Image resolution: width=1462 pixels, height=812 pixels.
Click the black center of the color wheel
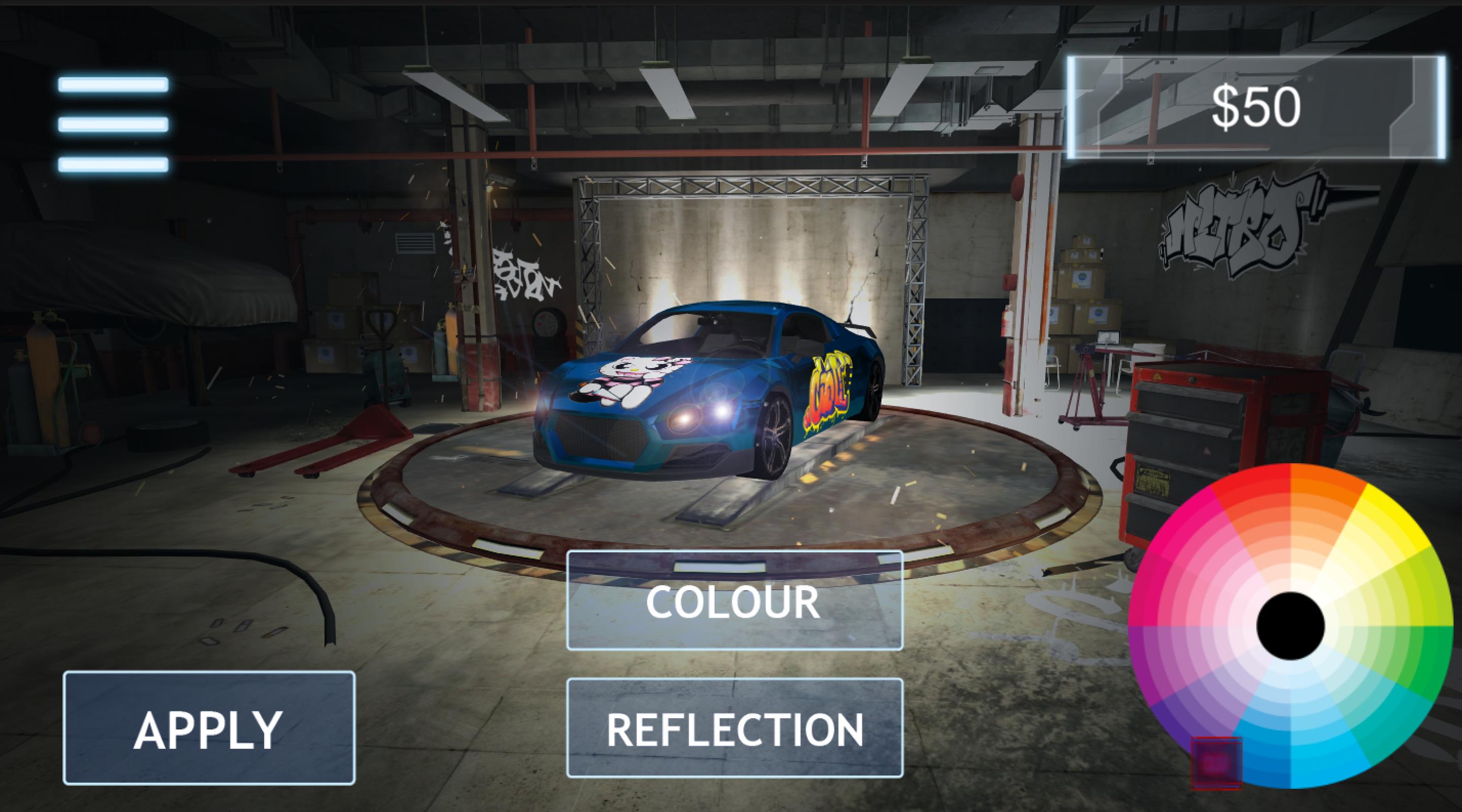tap(1292, 626)
